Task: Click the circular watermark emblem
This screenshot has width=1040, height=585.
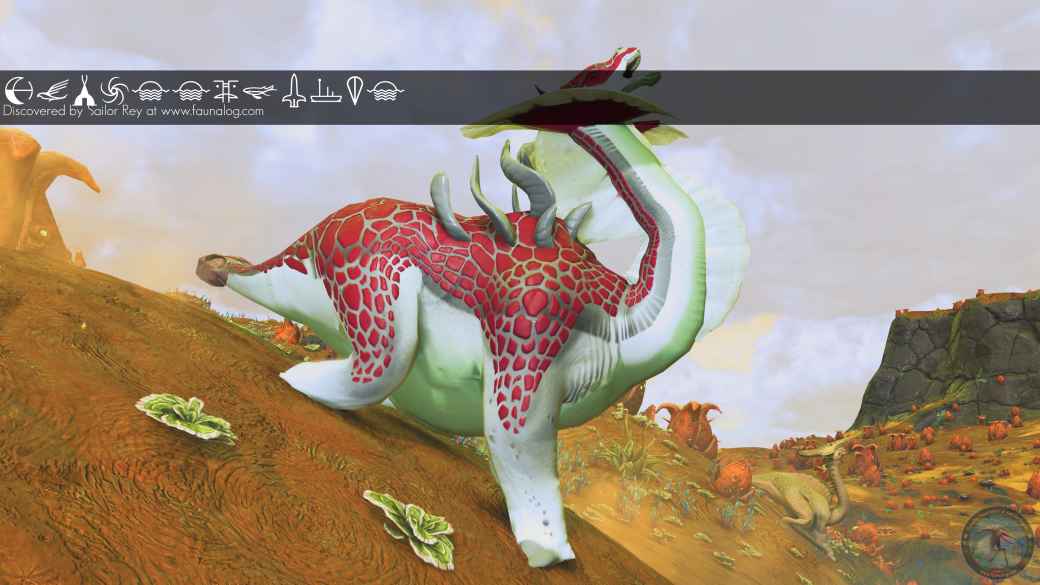Action: [x=996, y=541]
